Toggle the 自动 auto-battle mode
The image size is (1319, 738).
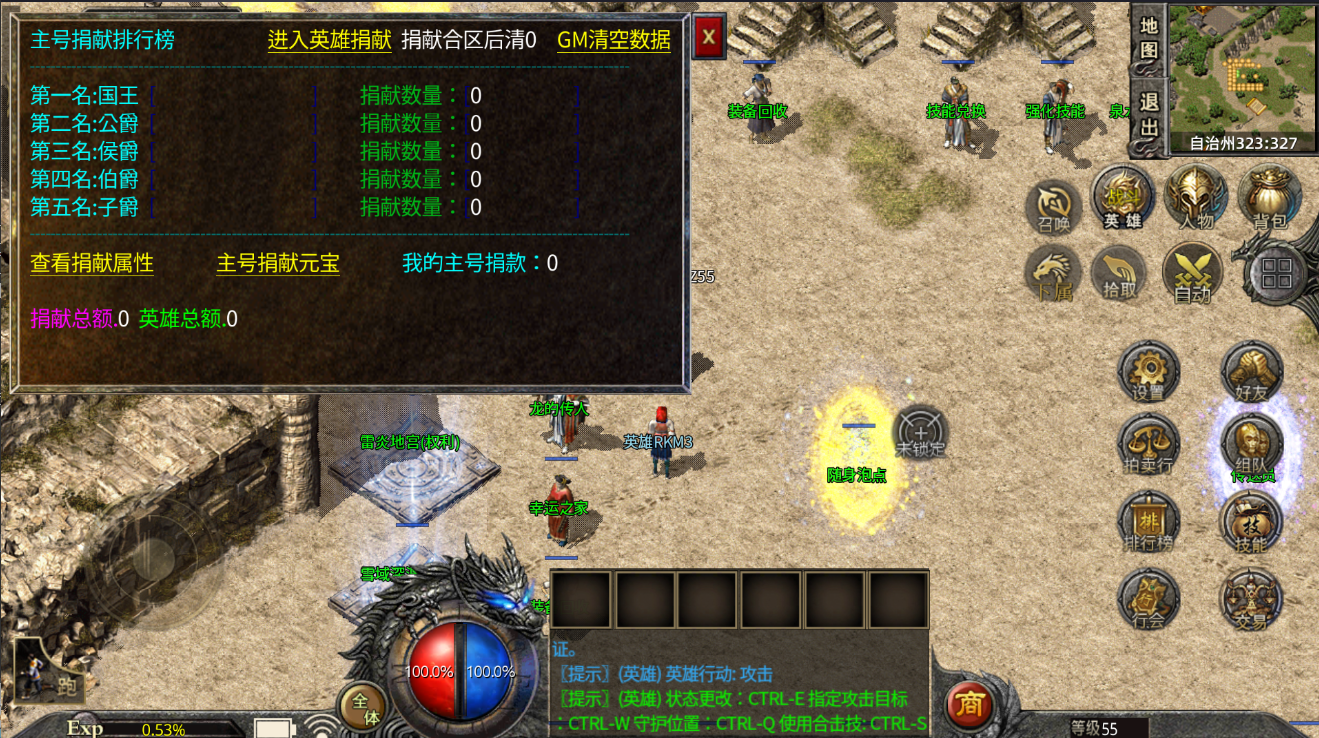tap(1192, 278)
